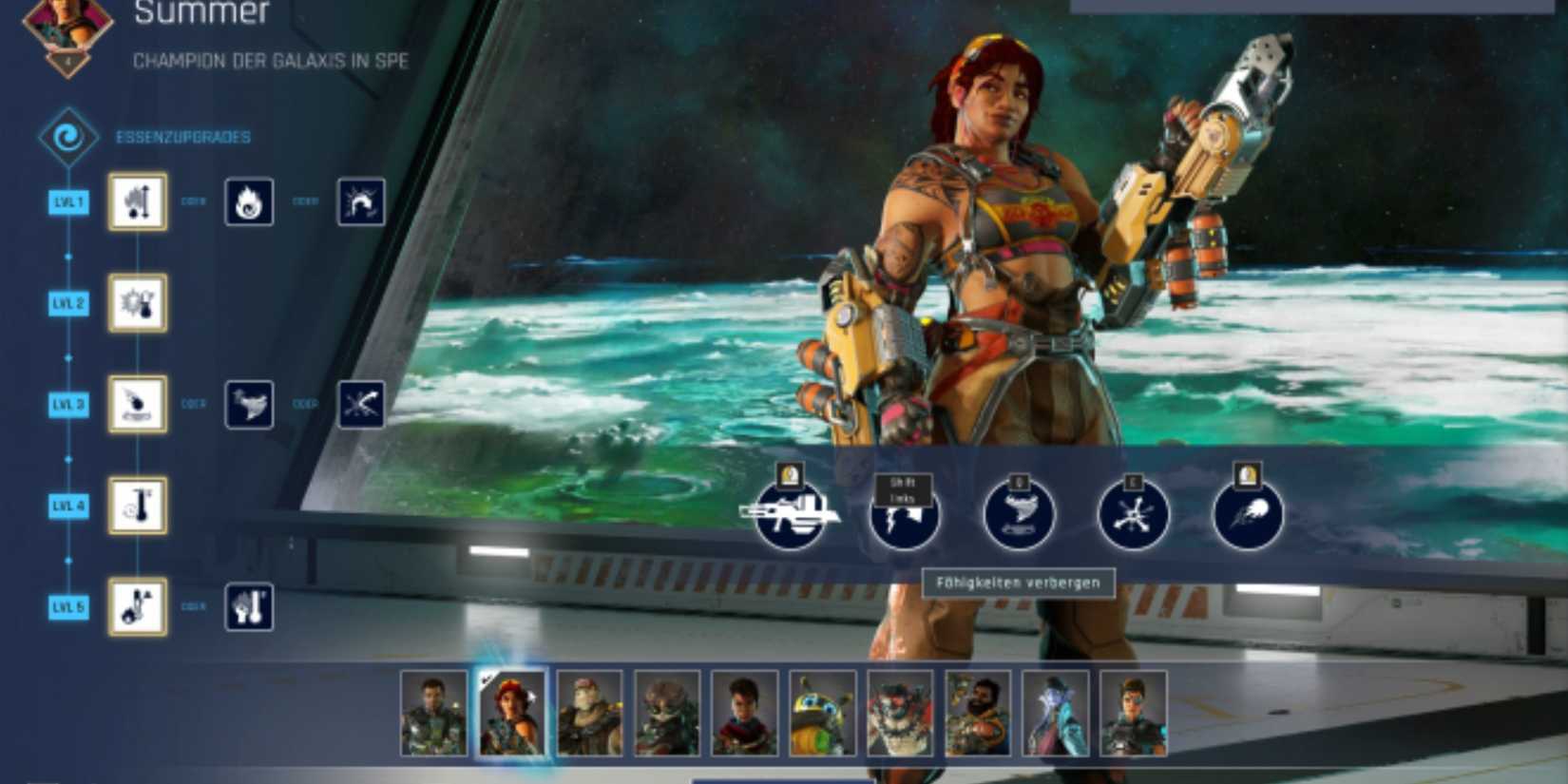Select the falling-bomb upgrade at LVL 3
Image resolution: width=1568 pixels, height=784 pixels.
pyautogui.click(x=136, y=406)
